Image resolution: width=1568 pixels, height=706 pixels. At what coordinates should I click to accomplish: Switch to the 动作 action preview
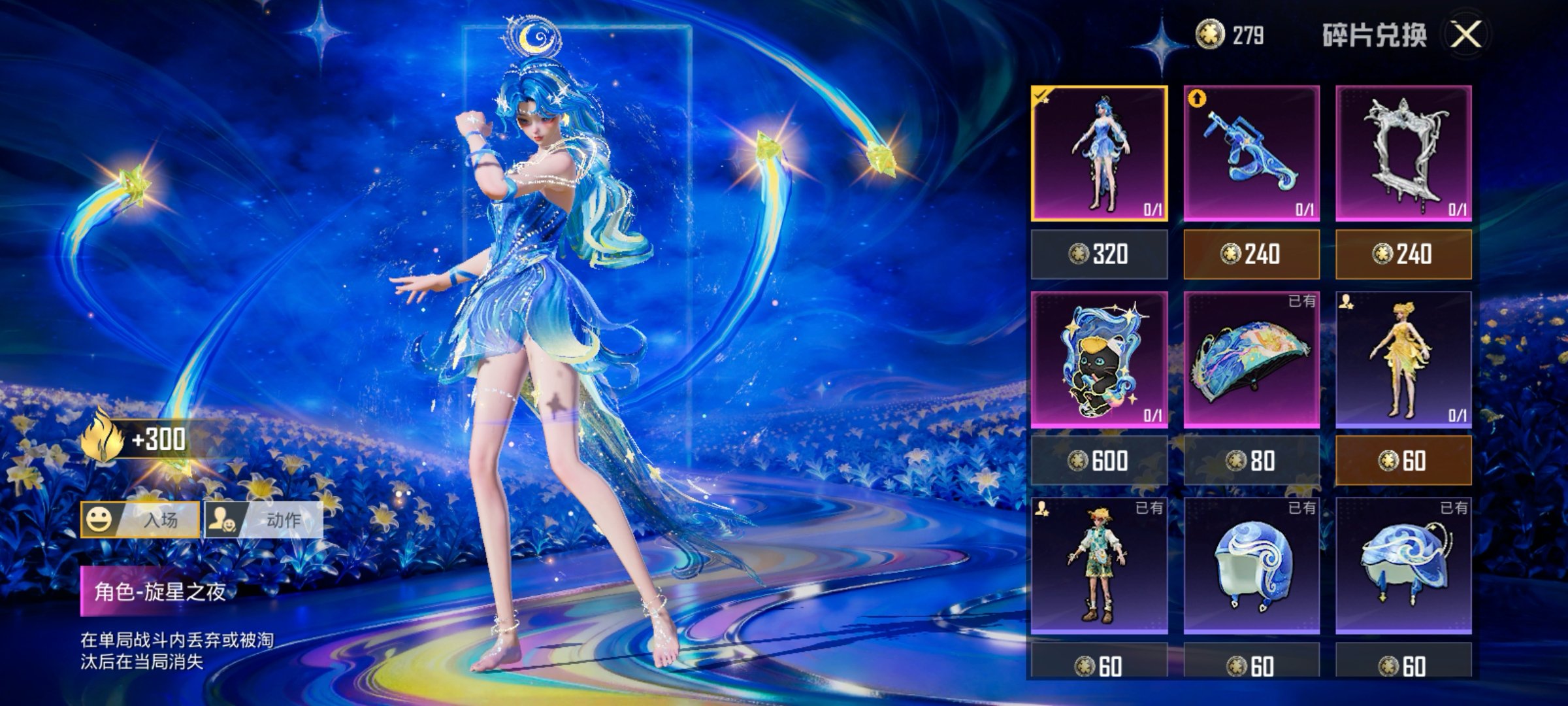[x=264, y=520]
